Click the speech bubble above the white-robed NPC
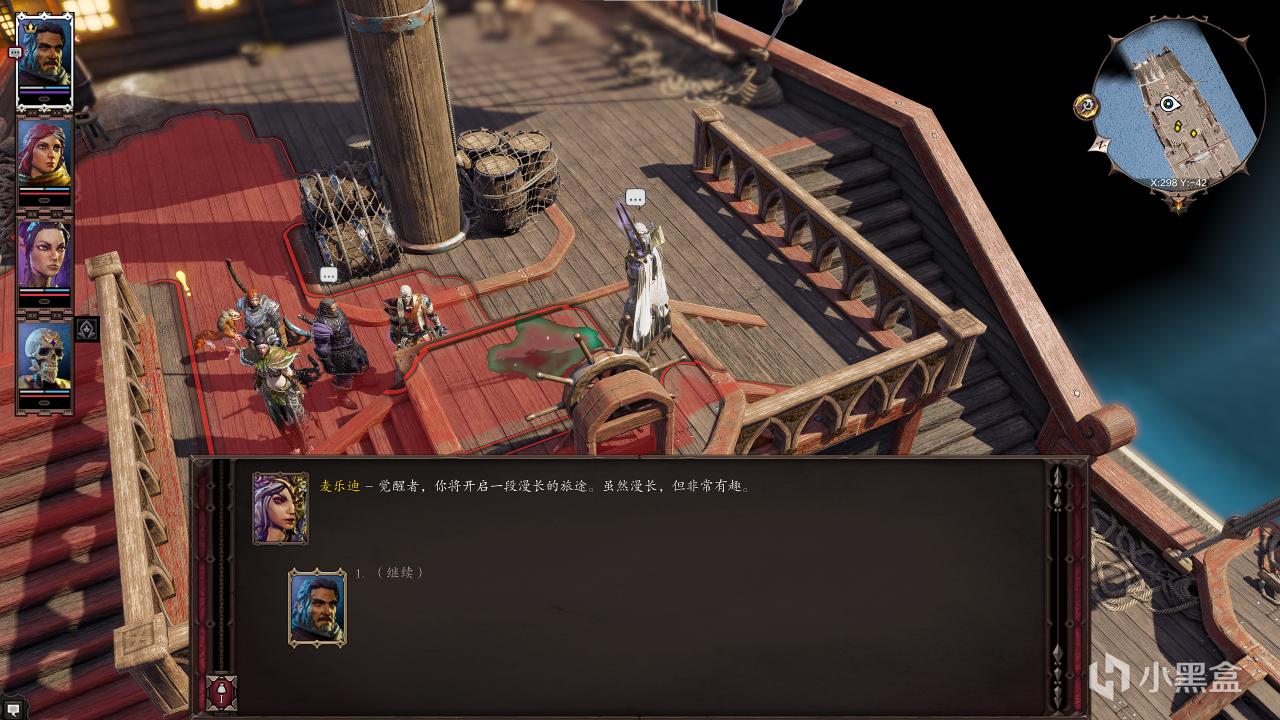Screen dimensions: 1280x720 pos(633,199)
